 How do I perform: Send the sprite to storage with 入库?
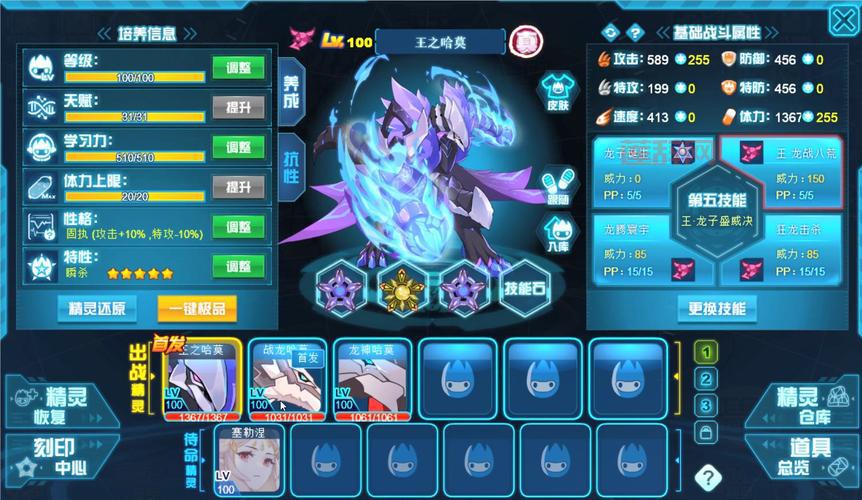(x=556, y=236)
